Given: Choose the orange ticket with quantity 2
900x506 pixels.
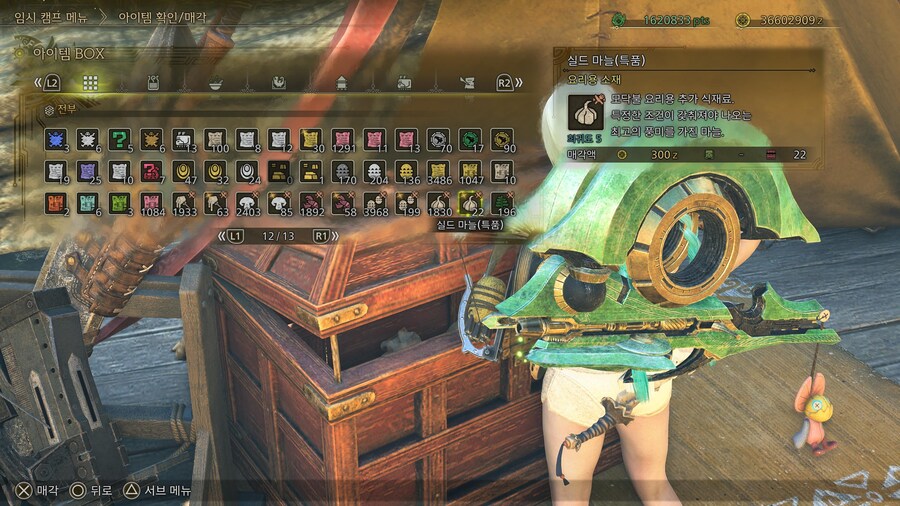Looking at the screenshot, I should (55, 203).
